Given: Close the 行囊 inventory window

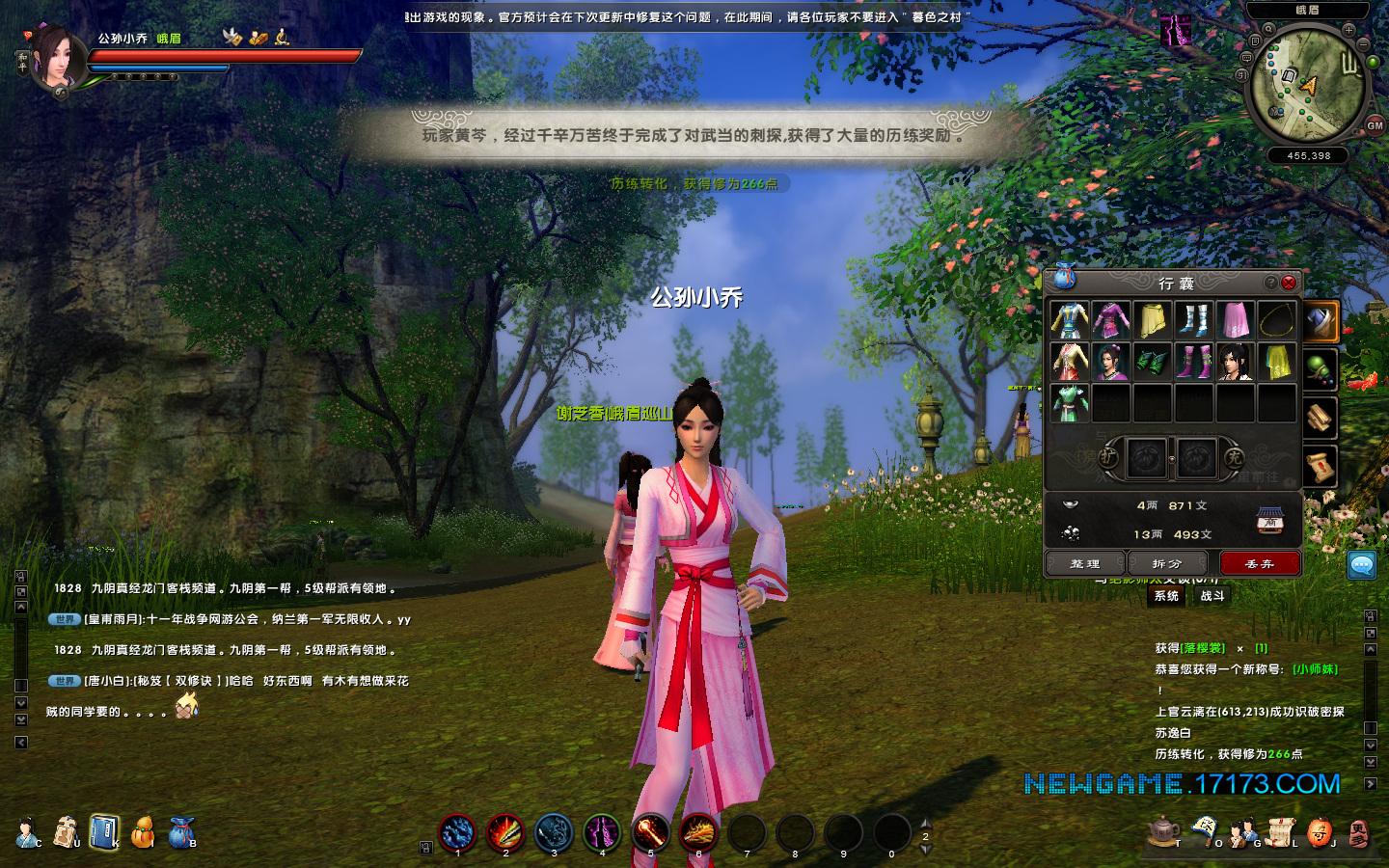Looking at the screenshot, I should pyautogui.click(x=1289, y=283).
